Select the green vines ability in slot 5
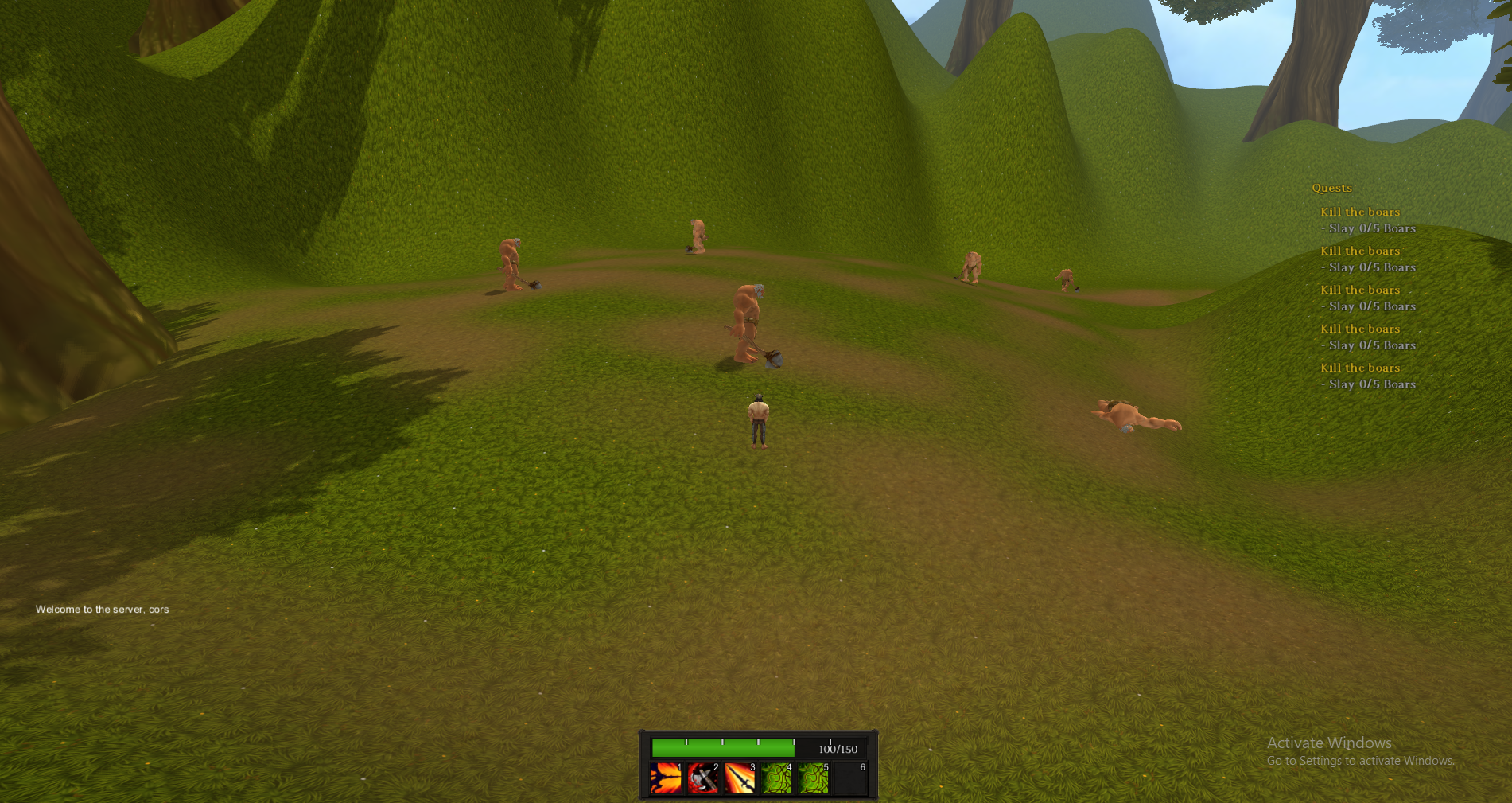 (x=813, y=778)
